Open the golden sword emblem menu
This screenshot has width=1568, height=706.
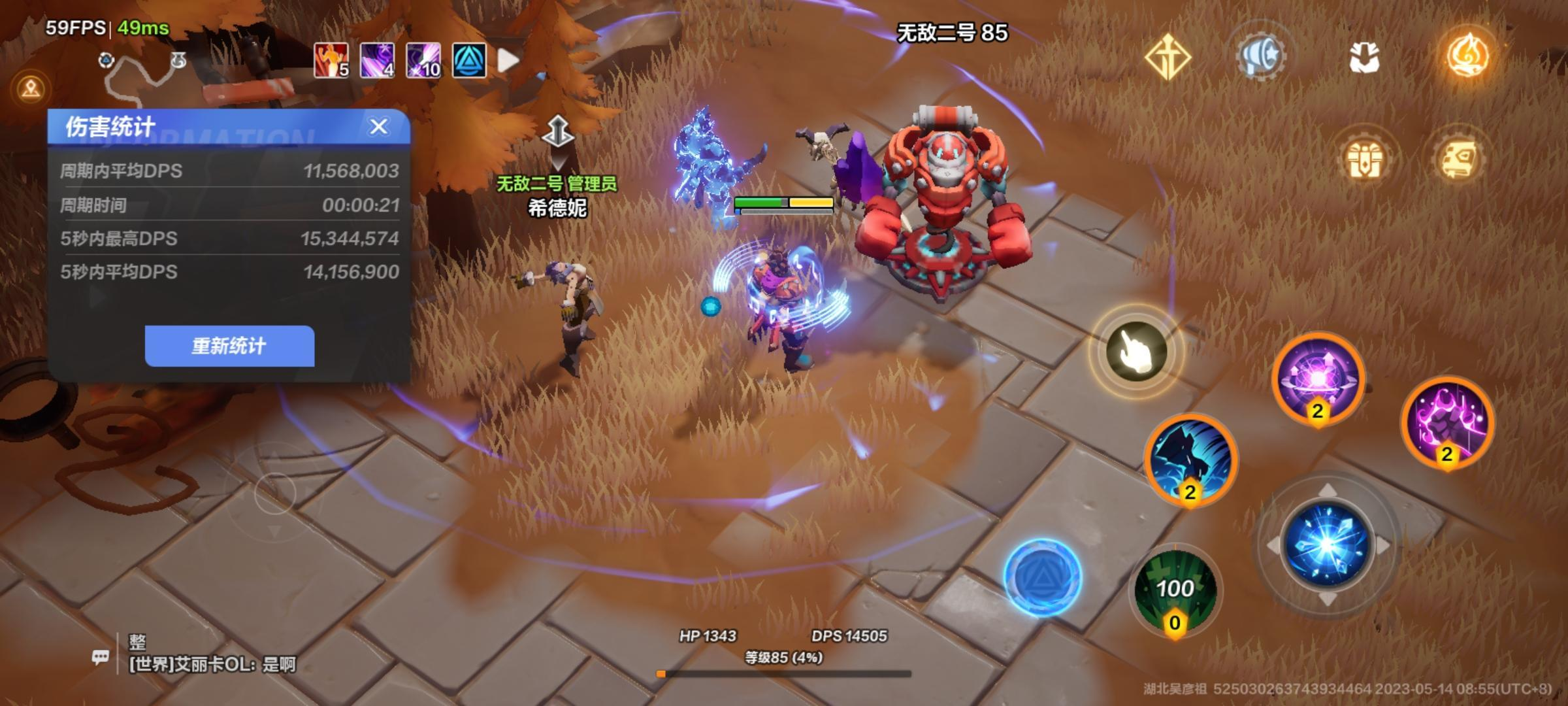click(1168, 58)
